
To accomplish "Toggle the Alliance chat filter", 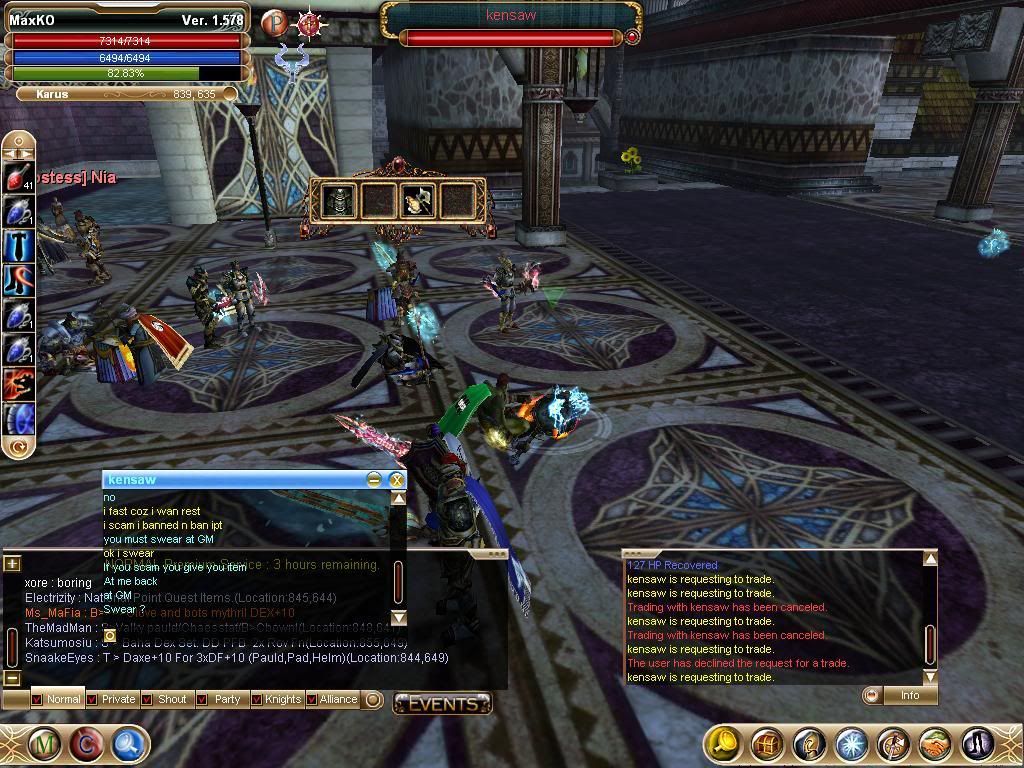I will (x=311, y=699).
